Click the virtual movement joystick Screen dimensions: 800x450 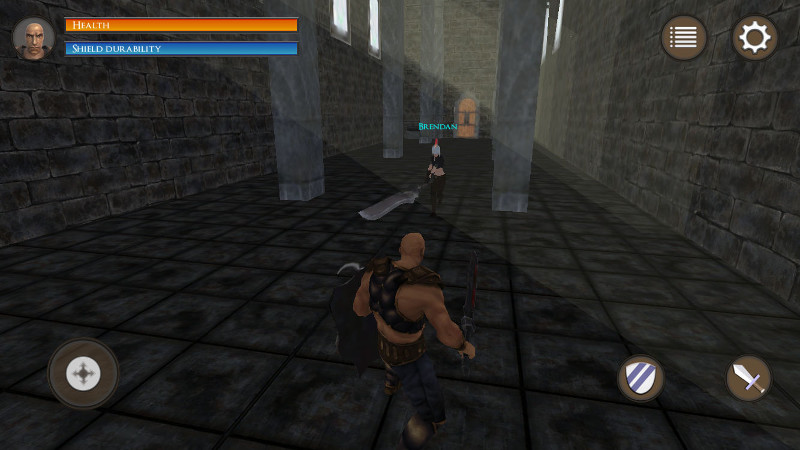(84, 374)
